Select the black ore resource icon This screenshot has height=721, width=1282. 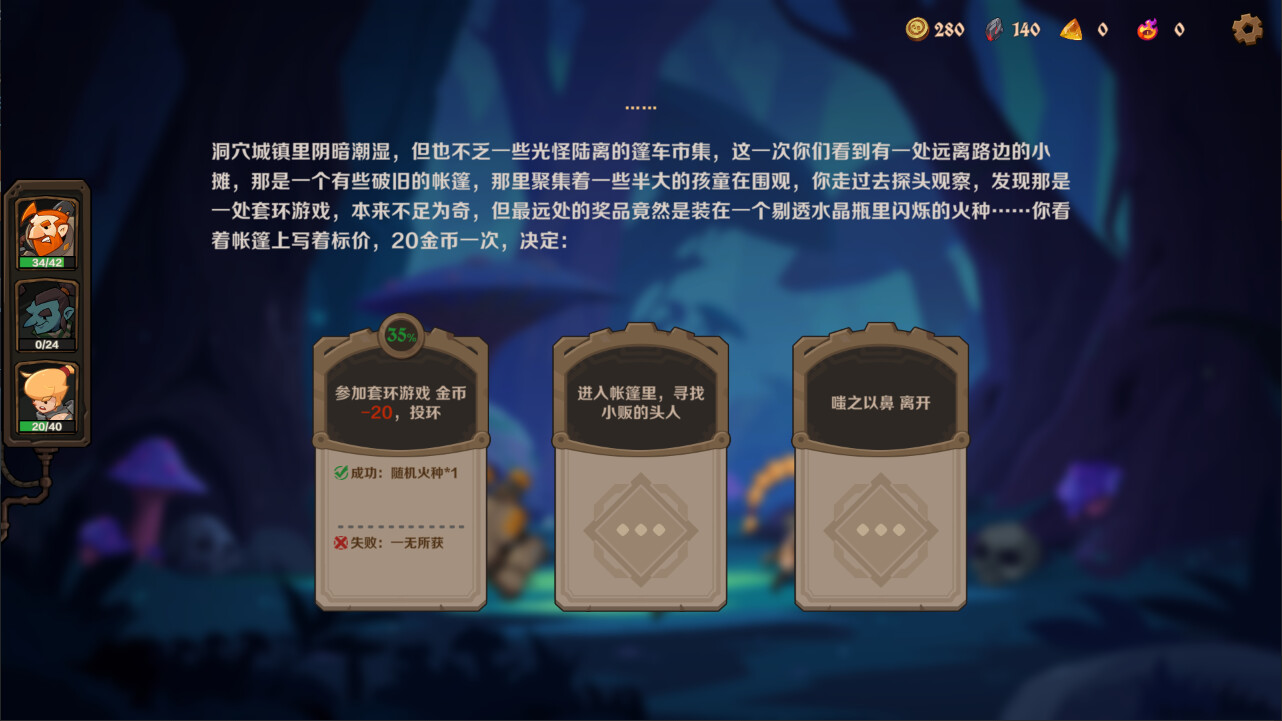(993, 29)
